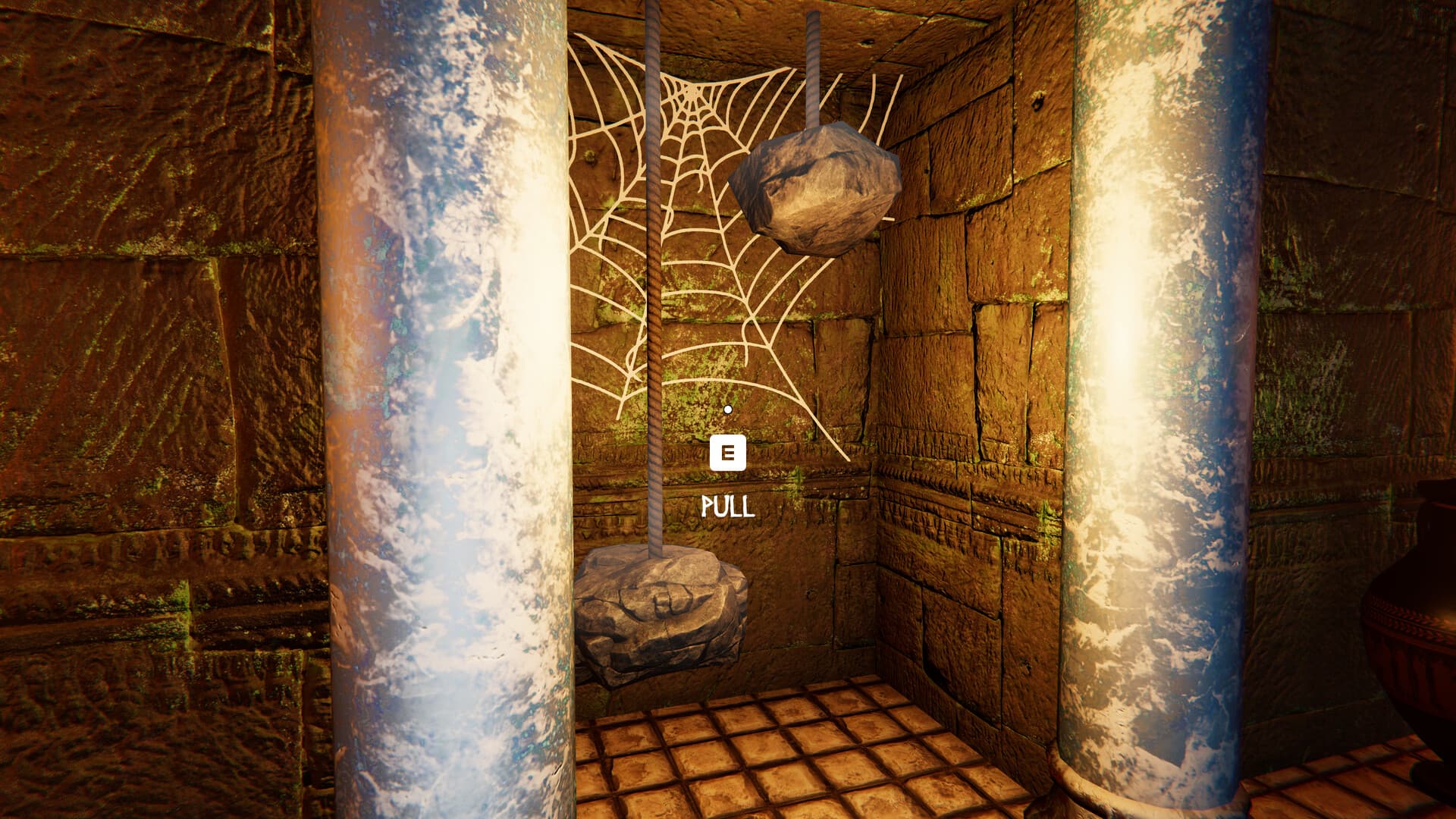
Task: Click where the rope meets the ceiling
Action: pos(652,8)
